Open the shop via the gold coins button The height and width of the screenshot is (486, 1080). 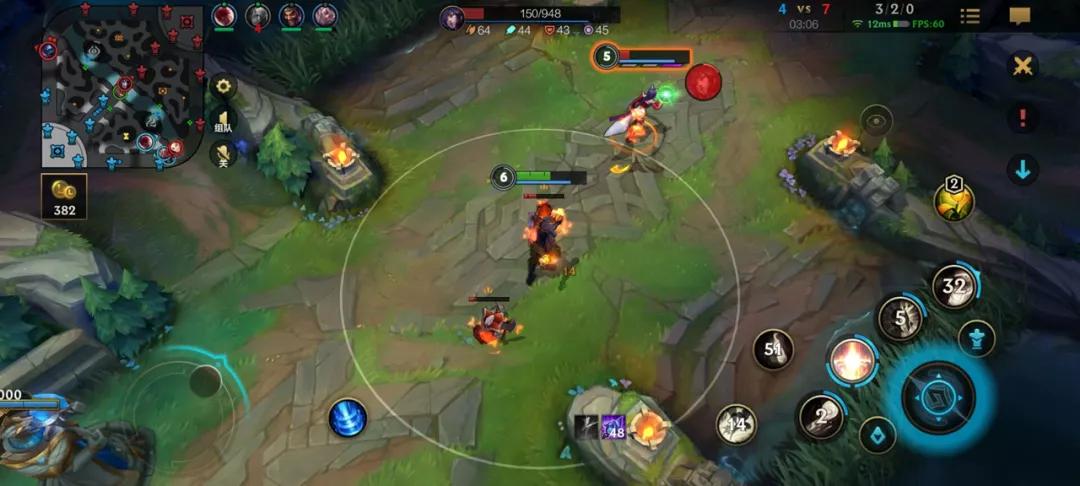pos(64,196)
